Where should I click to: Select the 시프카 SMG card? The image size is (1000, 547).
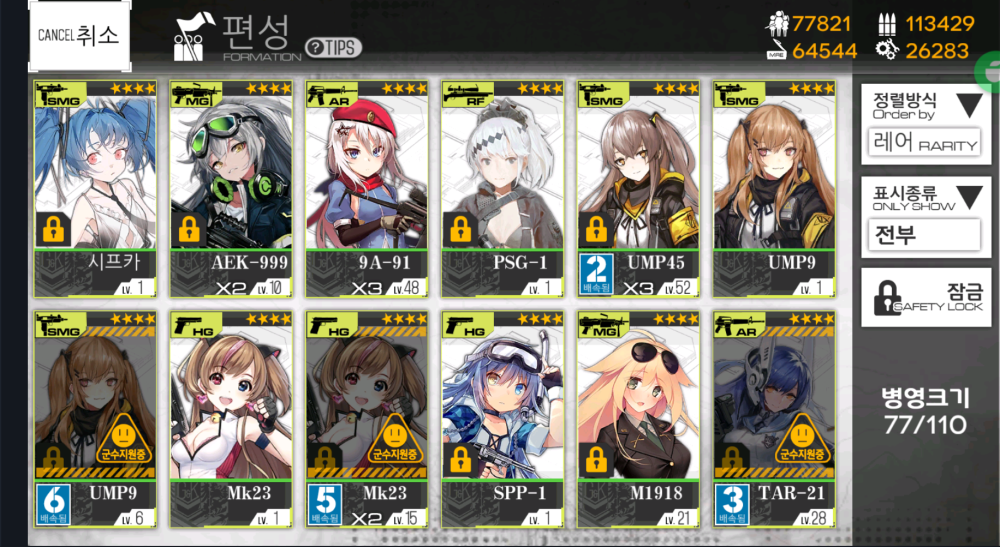tap(95, 189)
